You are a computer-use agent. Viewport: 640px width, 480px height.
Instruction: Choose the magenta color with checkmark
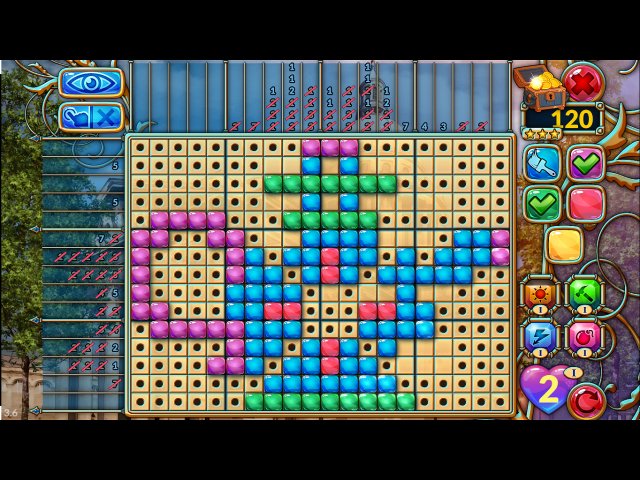(586, 162)
